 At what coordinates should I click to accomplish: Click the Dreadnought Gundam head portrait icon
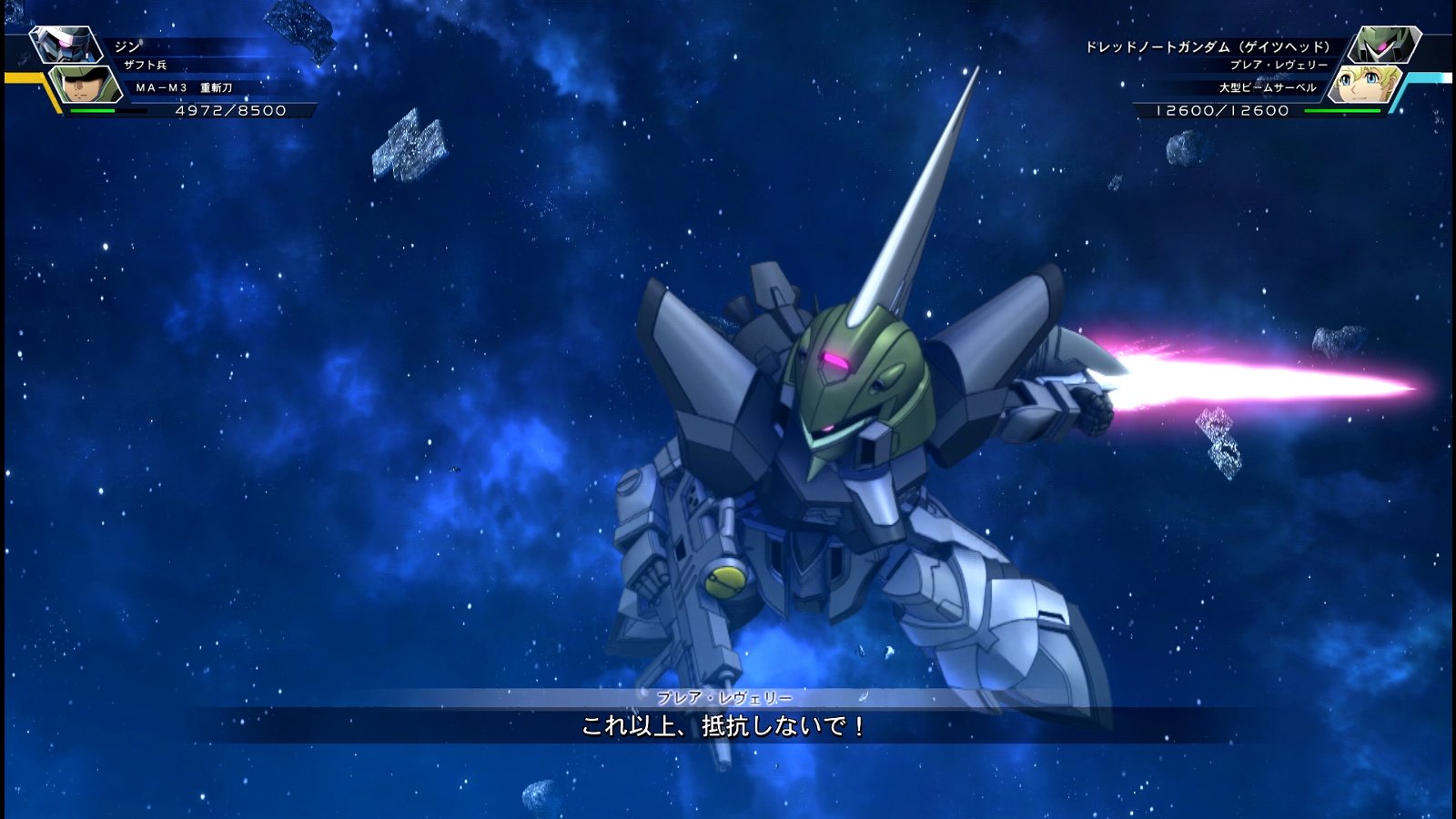[1385, 45]
